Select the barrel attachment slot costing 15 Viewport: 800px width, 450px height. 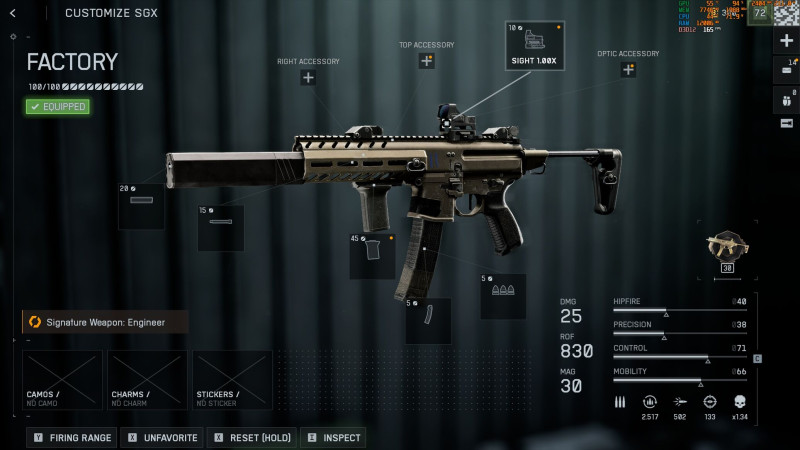pos(221,228)
